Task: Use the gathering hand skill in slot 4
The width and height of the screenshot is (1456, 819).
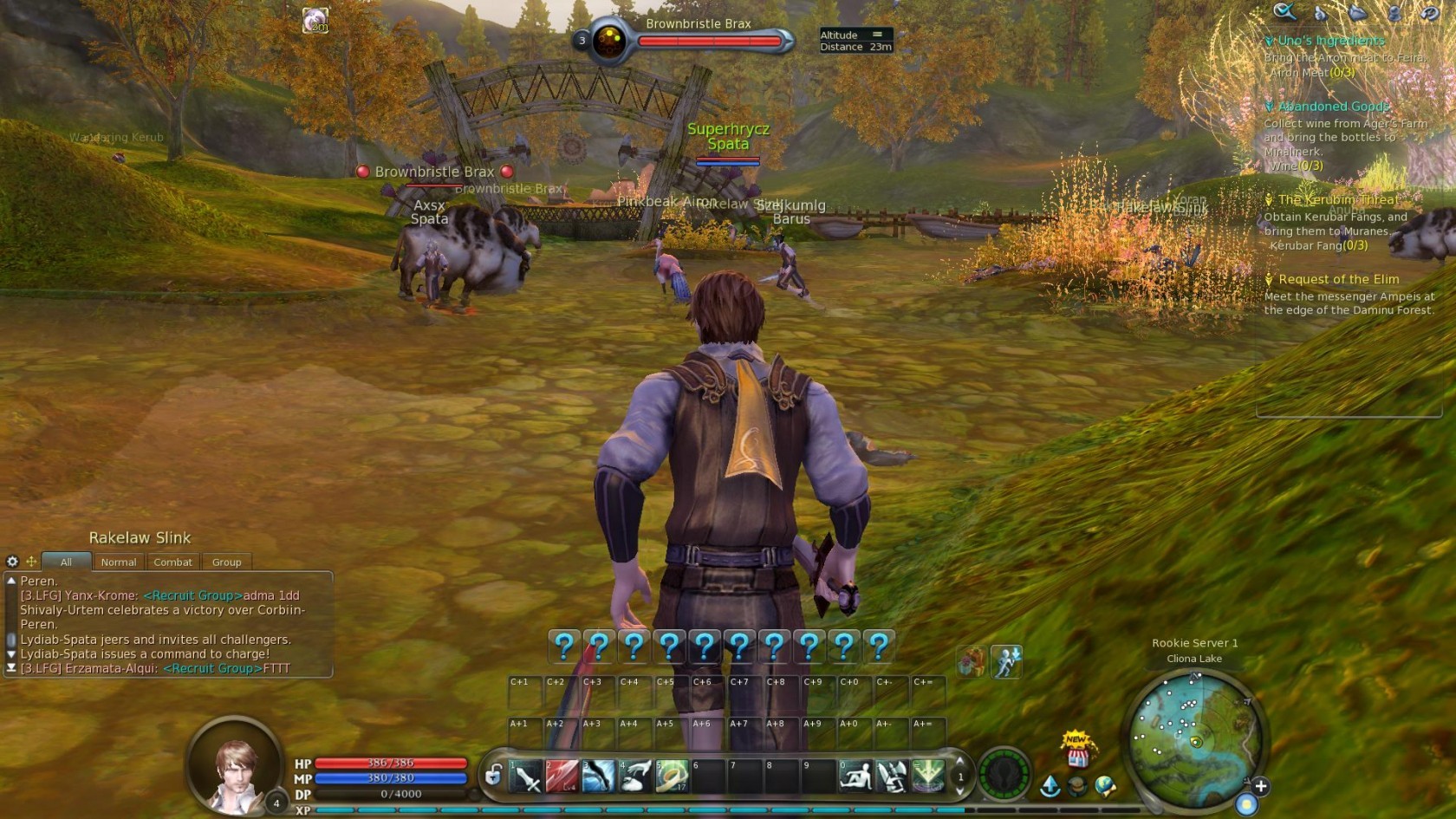Action: [x=635, y=777]
